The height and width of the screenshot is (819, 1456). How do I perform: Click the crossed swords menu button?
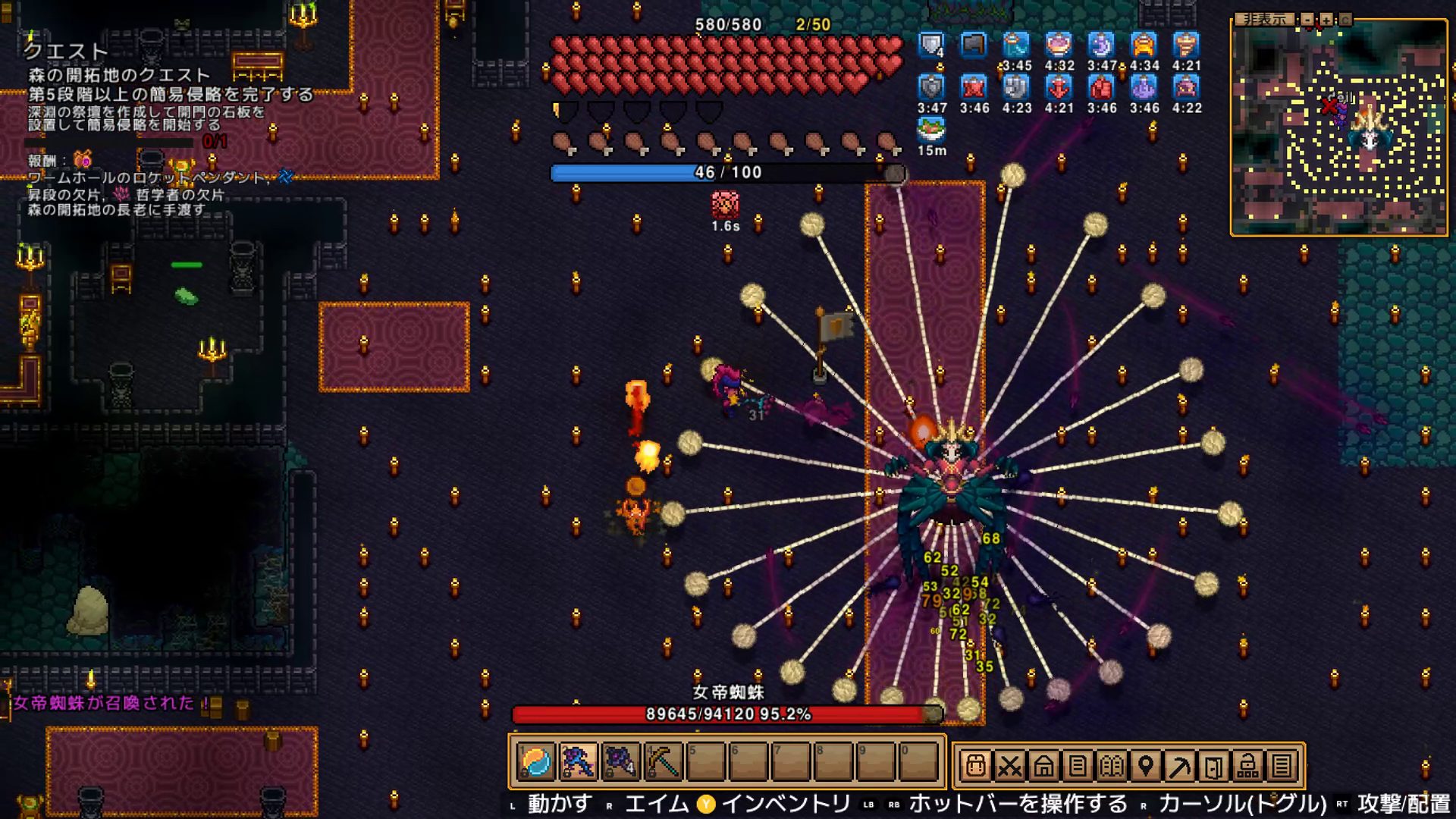[x=1009, y=766]
